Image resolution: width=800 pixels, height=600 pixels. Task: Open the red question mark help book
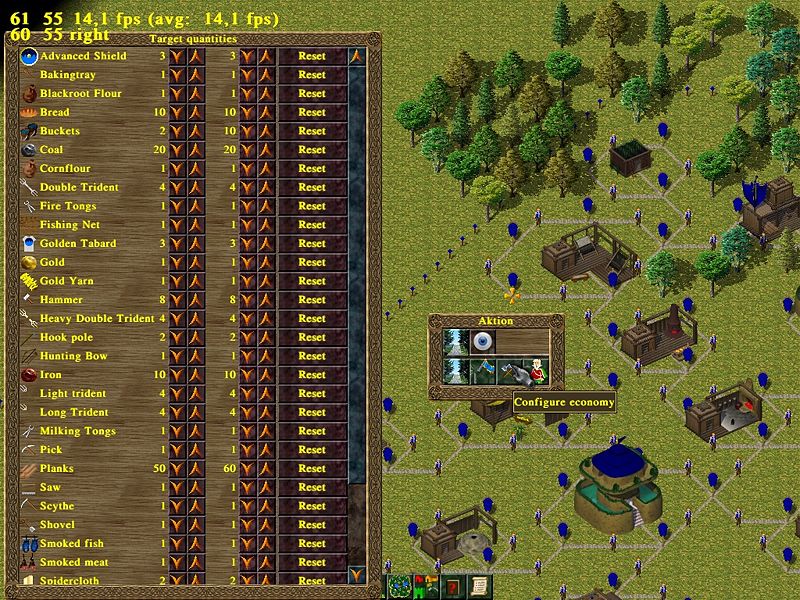click(453, 586)
